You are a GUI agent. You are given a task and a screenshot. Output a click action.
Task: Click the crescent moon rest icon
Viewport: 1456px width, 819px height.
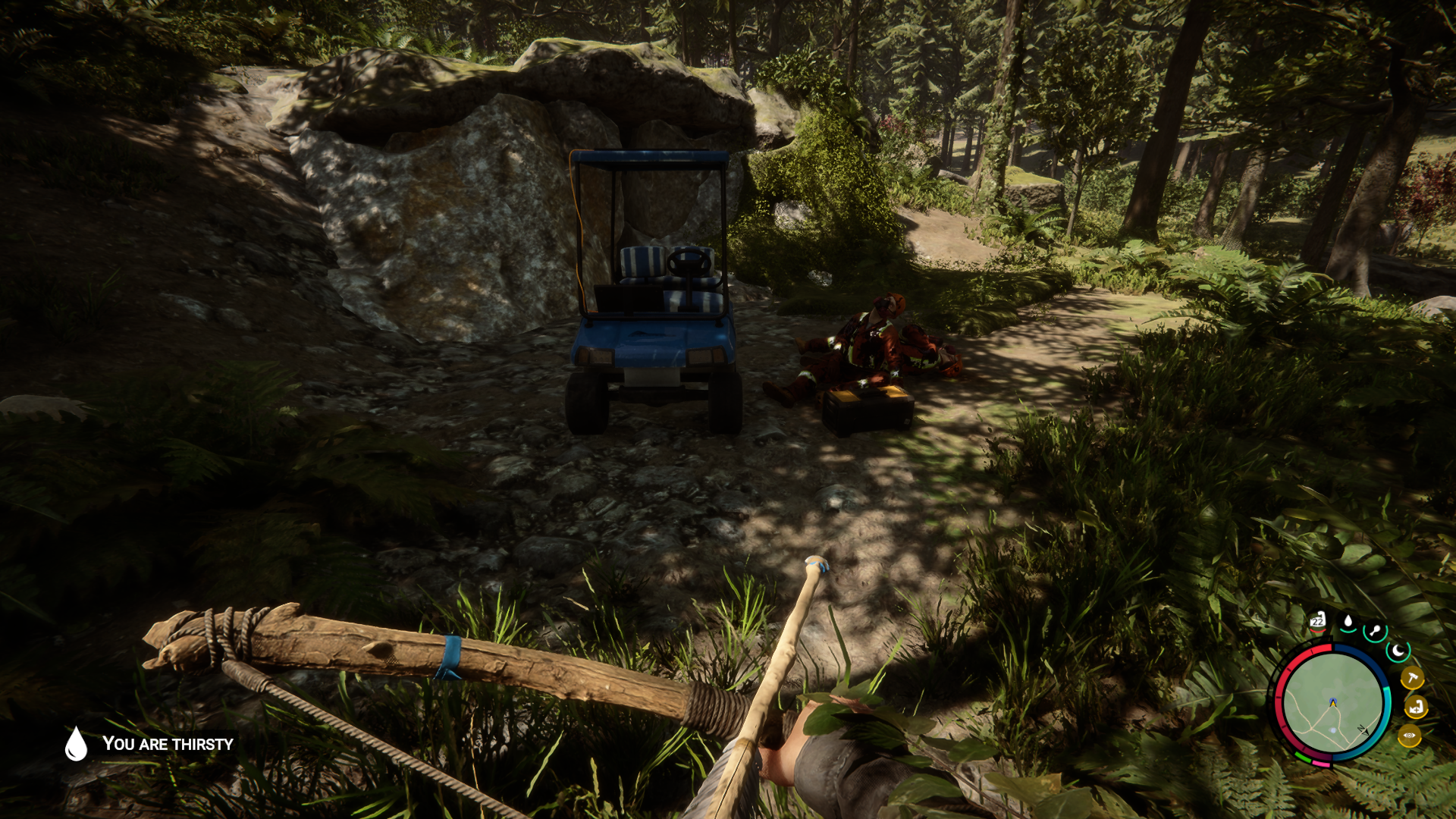pyautogui.click(x=1398, y=651)
